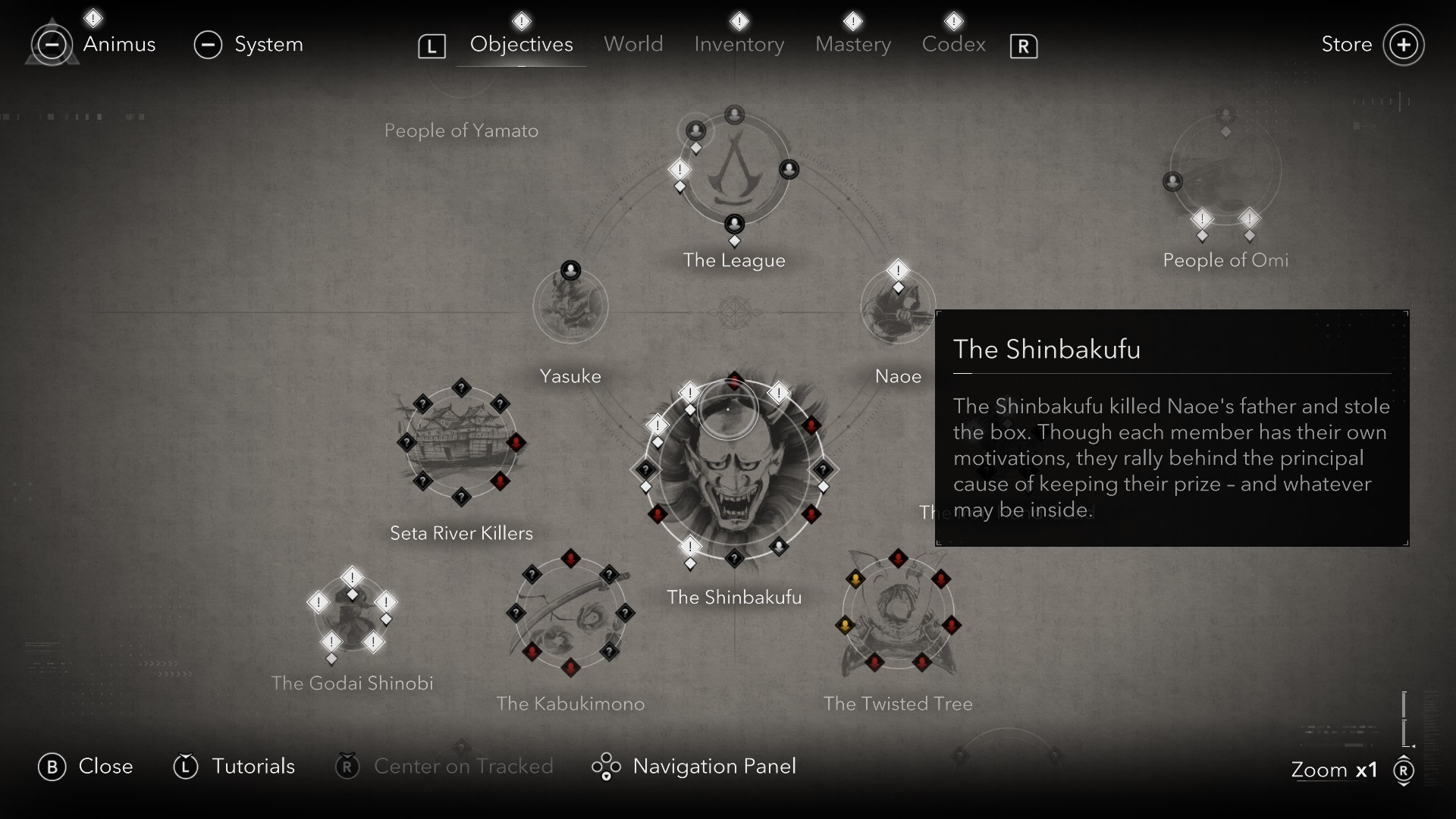Select the People of Omi circle
1456x819 pixels.
click(1225, 171)
